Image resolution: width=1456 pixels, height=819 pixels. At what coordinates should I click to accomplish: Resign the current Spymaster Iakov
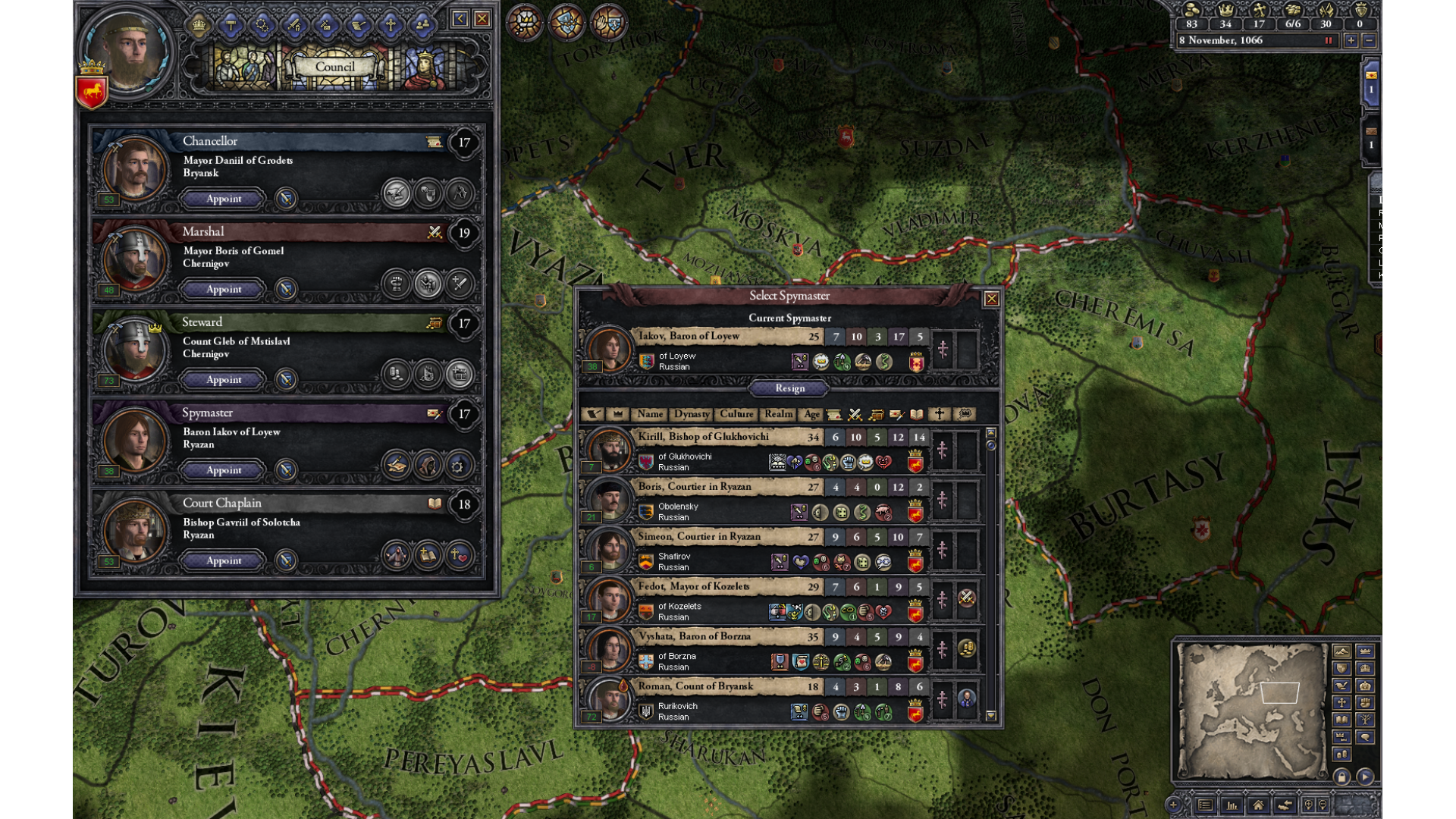789,388
